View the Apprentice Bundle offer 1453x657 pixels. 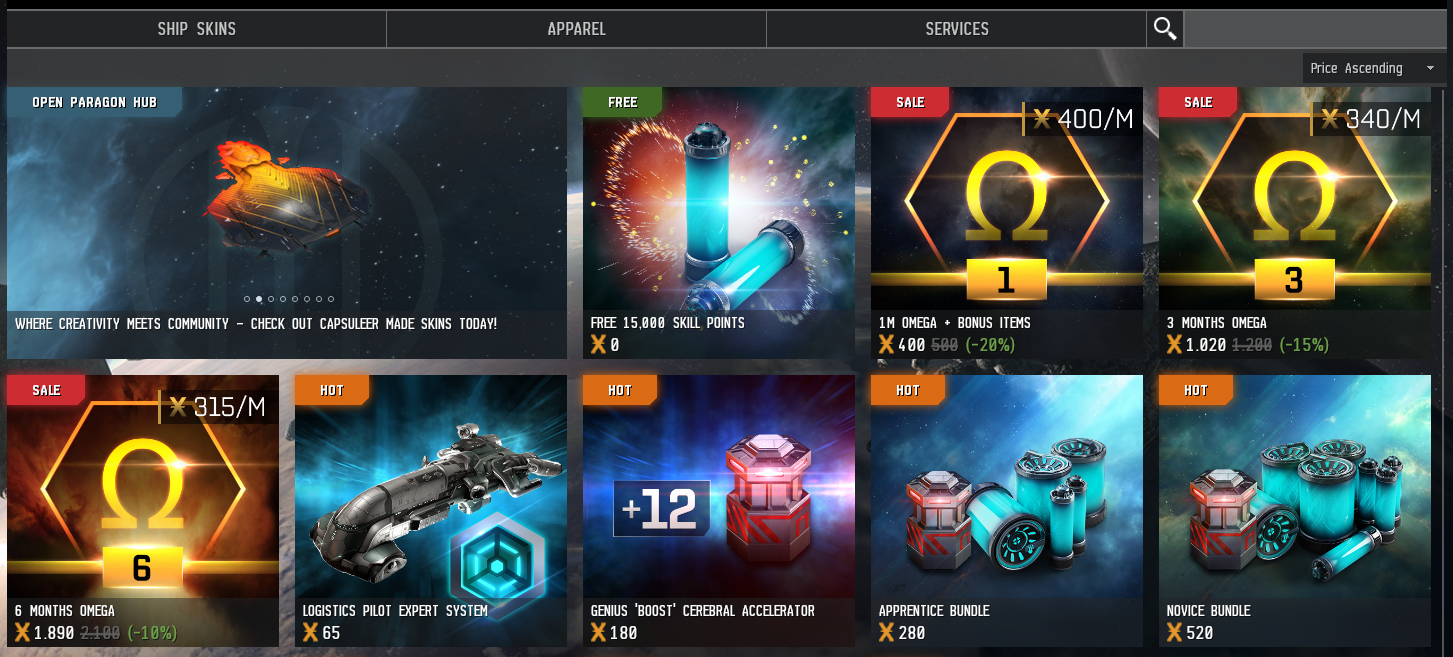[x=1006, y=510]
